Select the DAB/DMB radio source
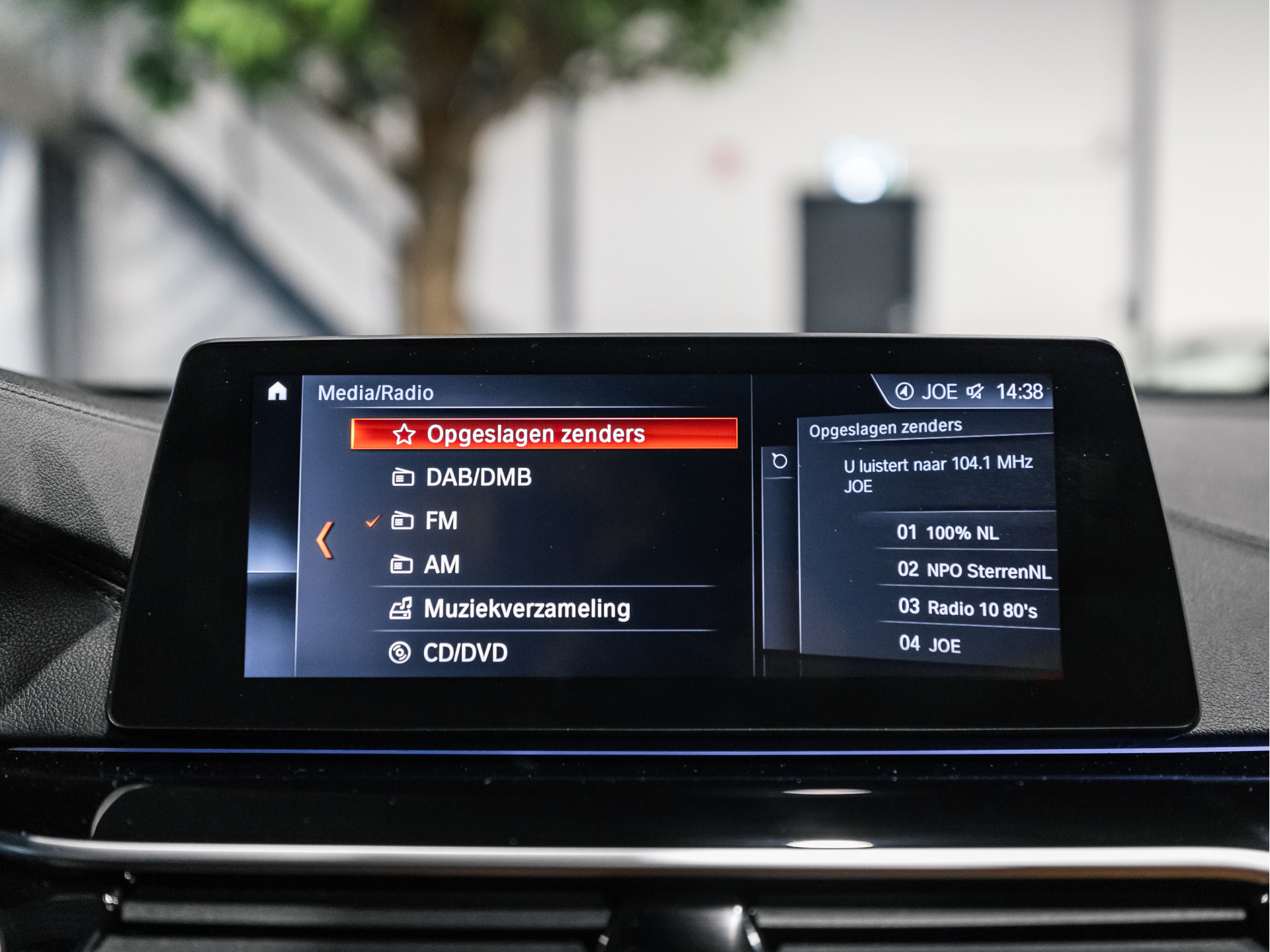Image resolution: width=1270 pixels, height=952 pixels. pyautogui.click(x=478, y=477)
